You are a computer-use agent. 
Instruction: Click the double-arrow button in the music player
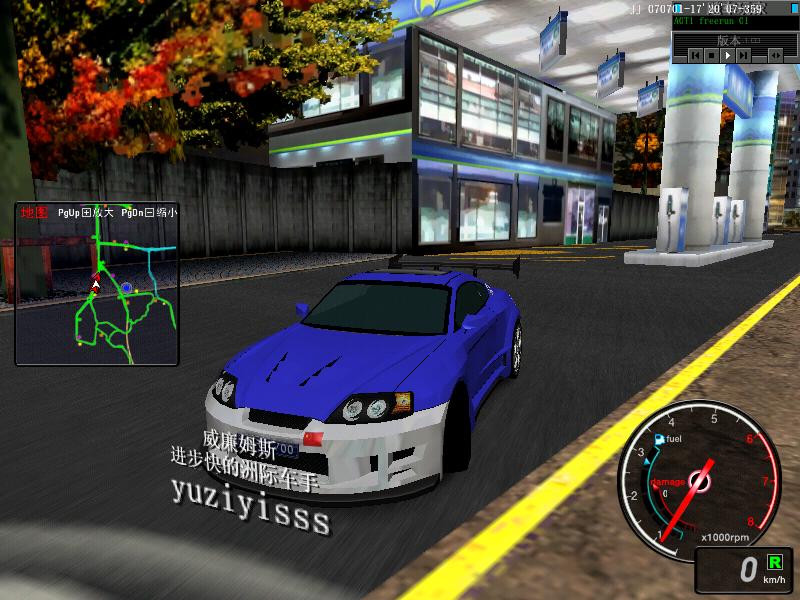point(775,56)
